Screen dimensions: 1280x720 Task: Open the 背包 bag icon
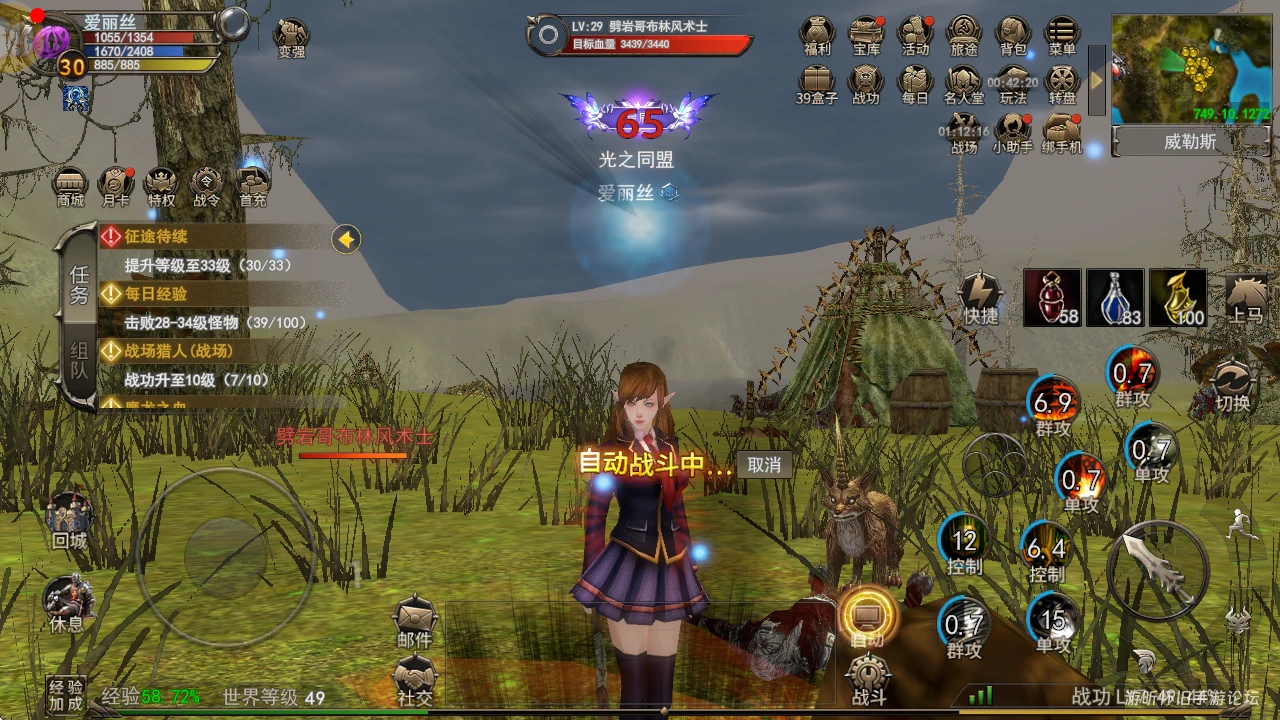1013,34
